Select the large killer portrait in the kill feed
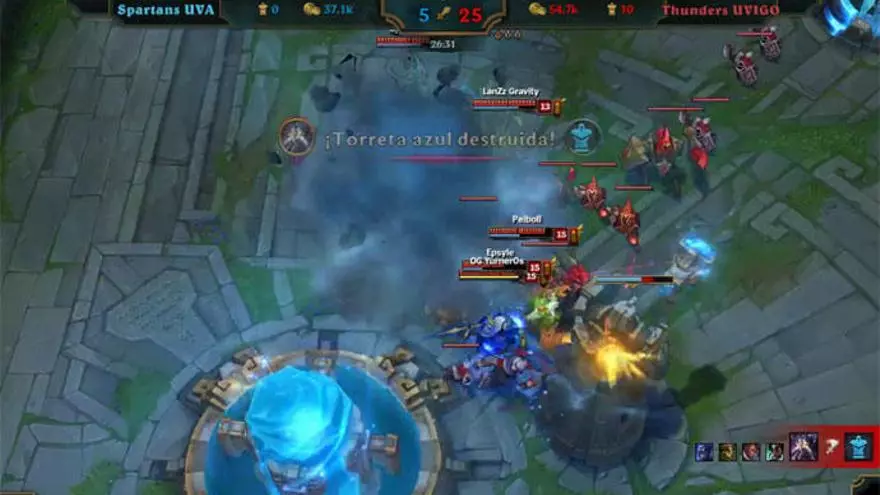Image resolution: width=880 pixels, height=495 pixels. pyautogui.click(x=802, y=446)
